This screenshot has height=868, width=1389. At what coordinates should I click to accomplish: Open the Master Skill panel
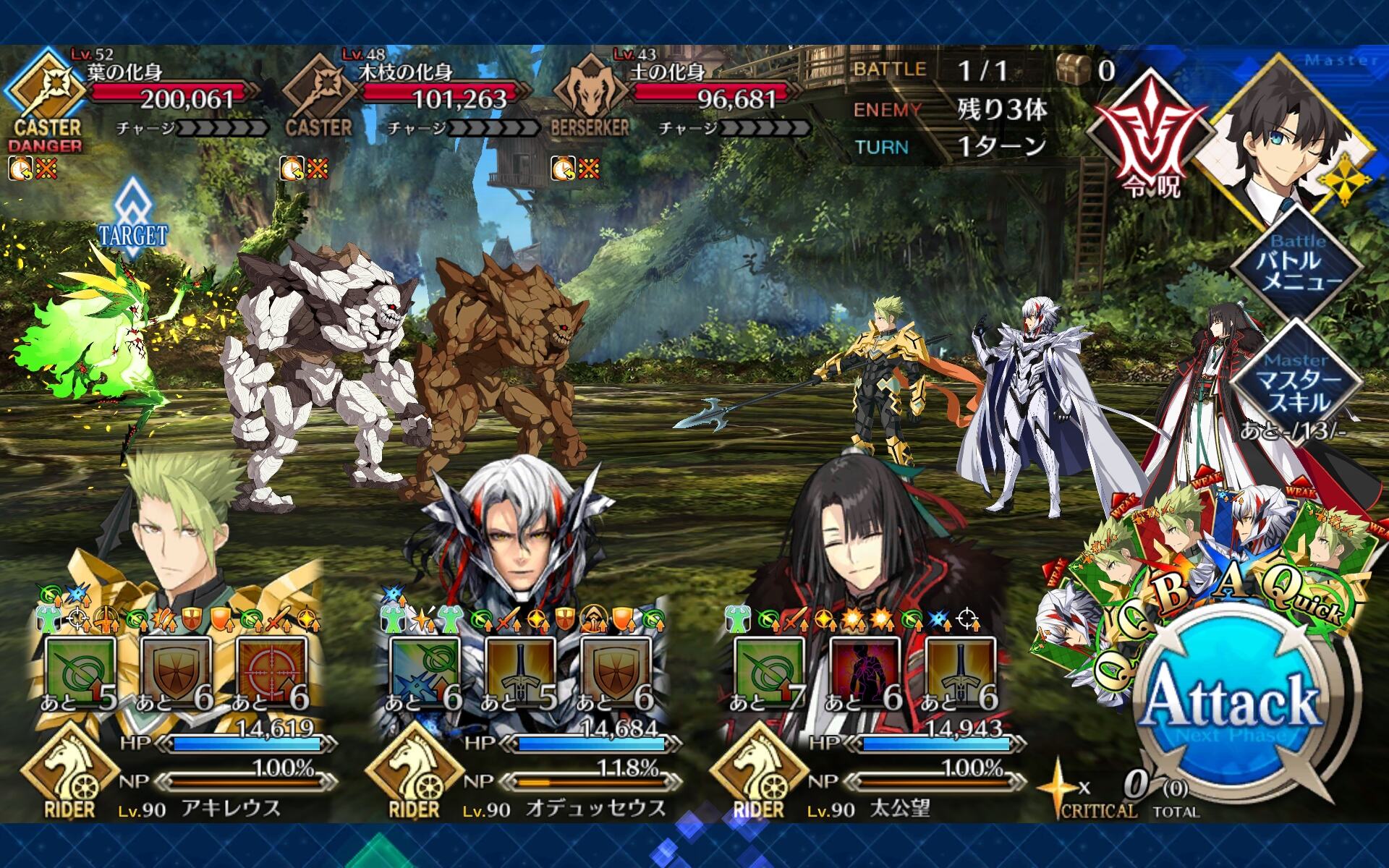tap(1297, 383)
